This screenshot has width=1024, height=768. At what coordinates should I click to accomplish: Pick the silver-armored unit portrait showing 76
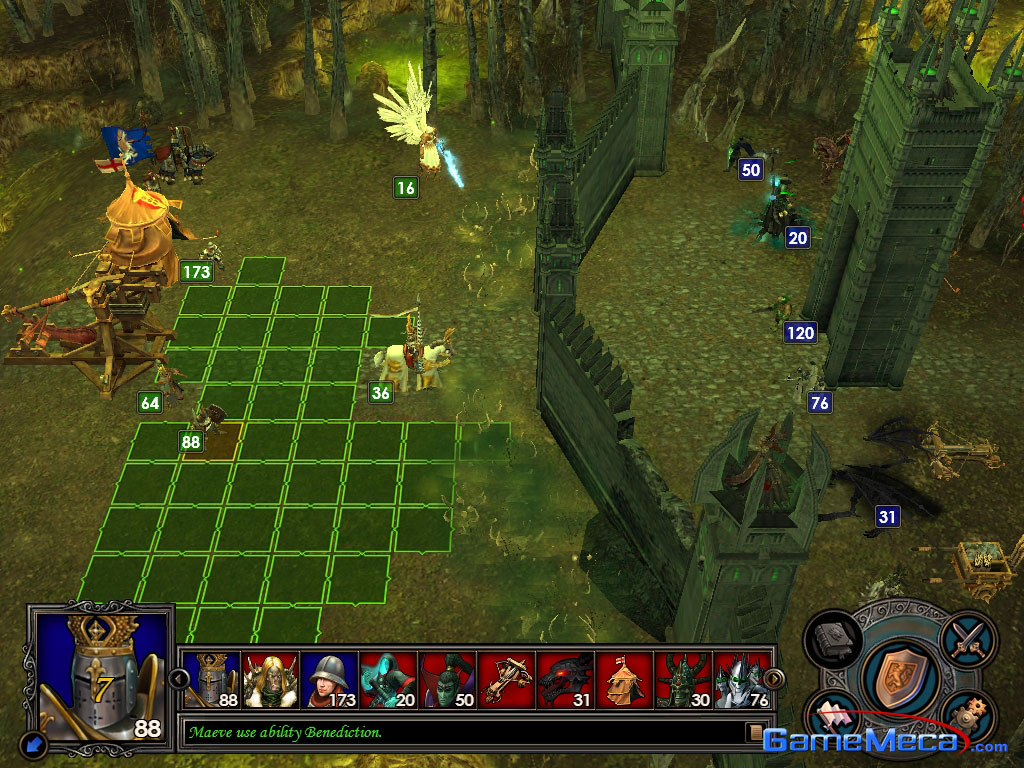[x=742, y=680]
